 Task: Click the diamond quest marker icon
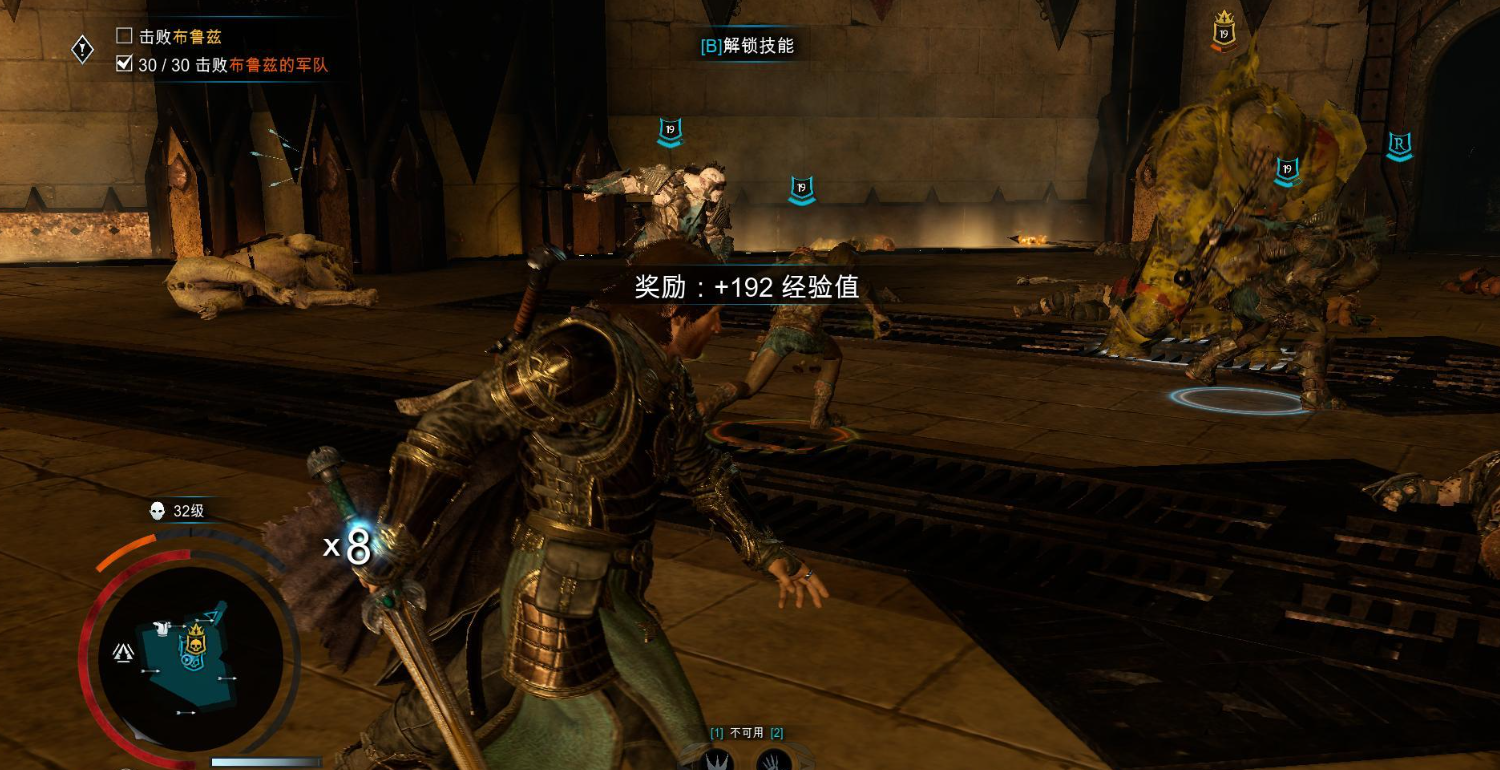click(x=83, y=49)
